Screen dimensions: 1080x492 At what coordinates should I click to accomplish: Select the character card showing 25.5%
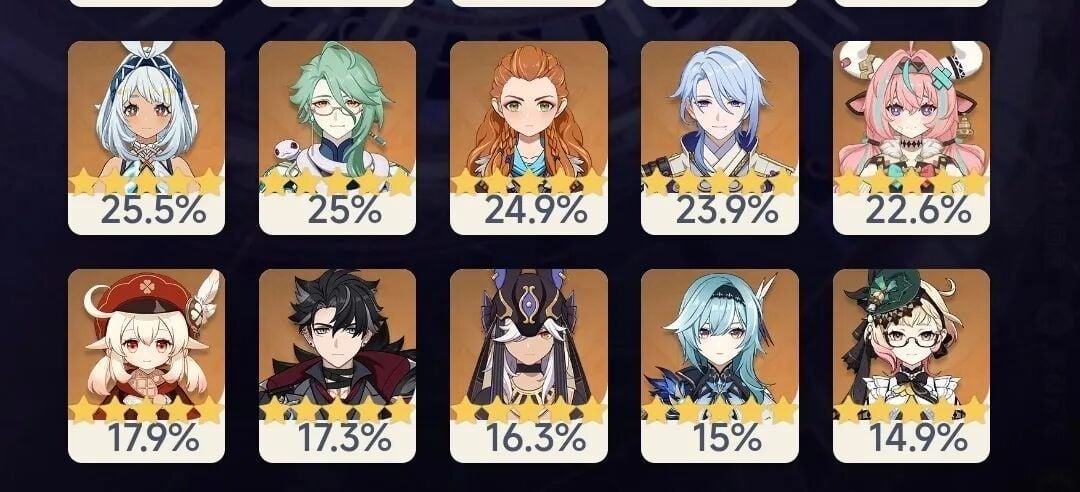tap(146, 137)
